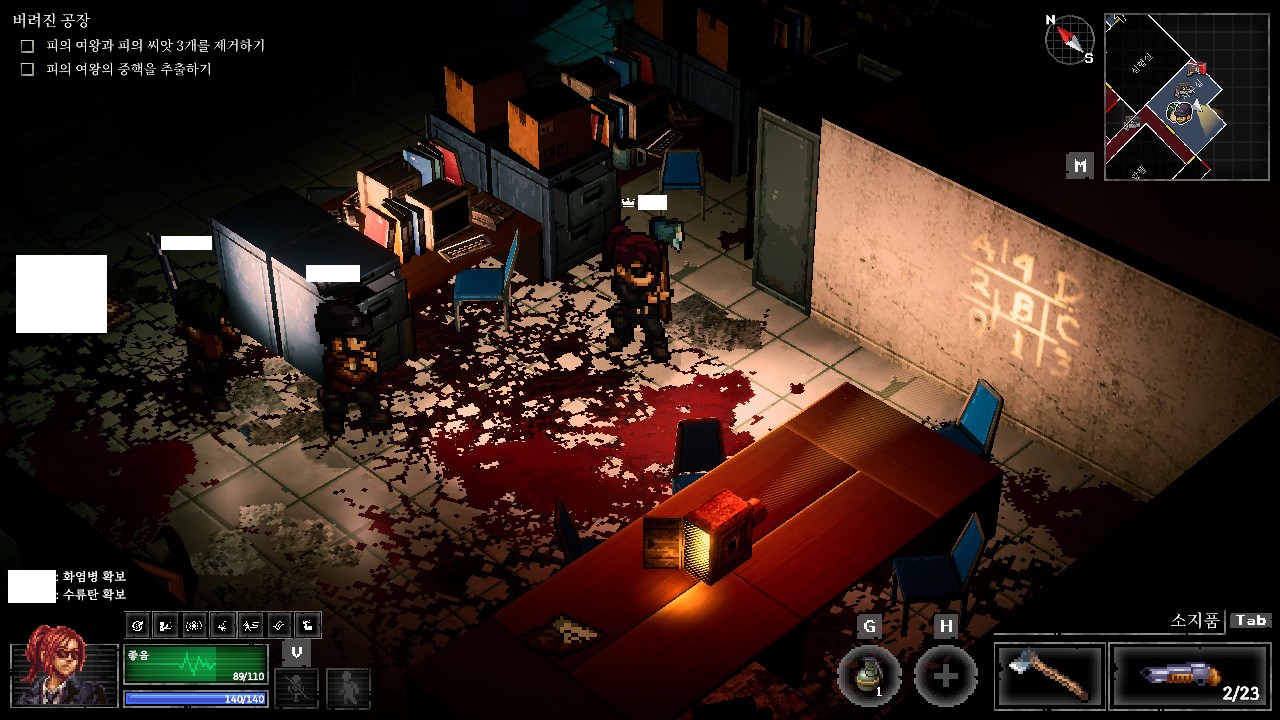Screen dimensions: 1280x720
Task: Click the running figure status icon
Action: [250, 626]
